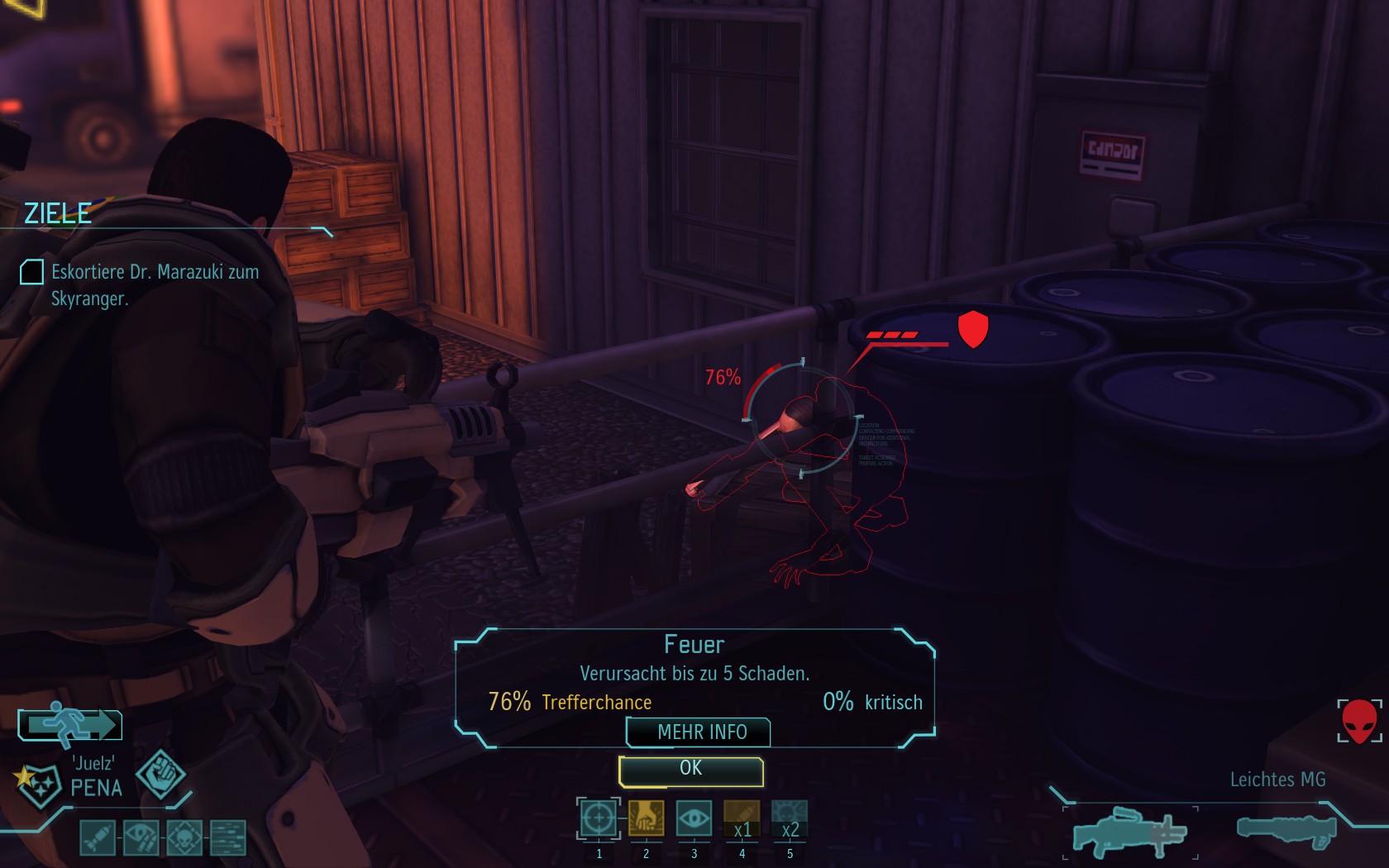Screen dimensions: 1389x868
Task: Confirm the shot with the OK button
Action: click(x=690, y=770)
